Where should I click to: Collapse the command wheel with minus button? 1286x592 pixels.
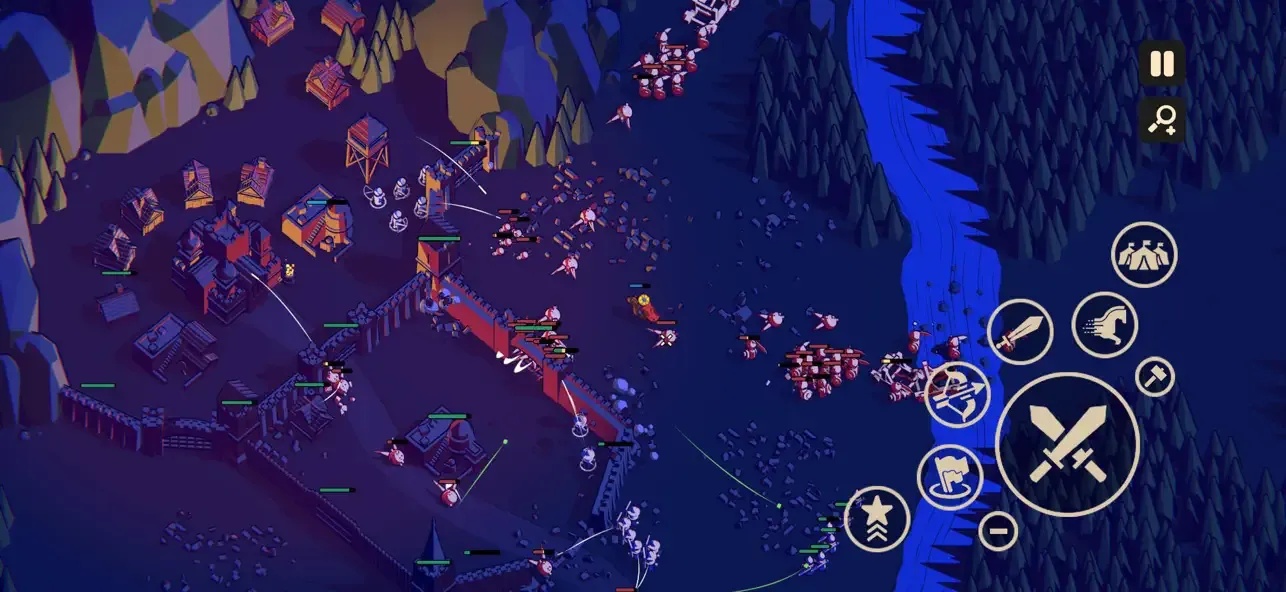coord(997,530)
